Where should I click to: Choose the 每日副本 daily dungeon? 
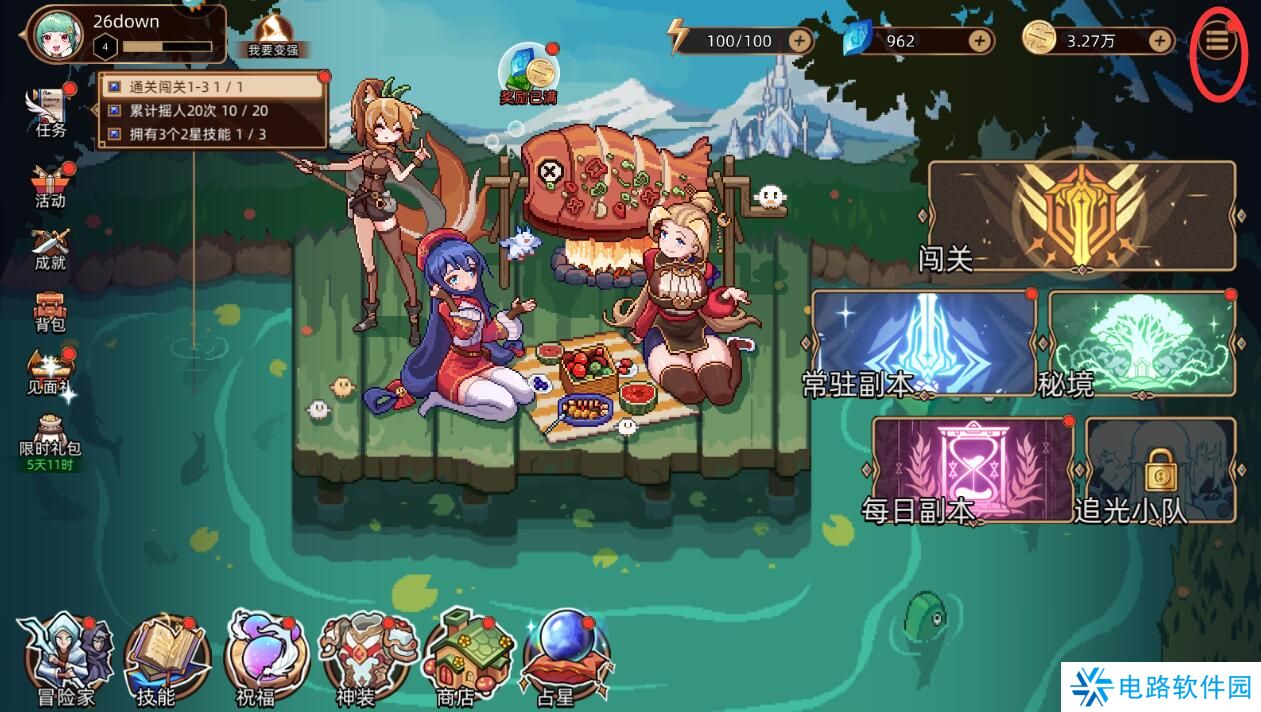point(972,469)
